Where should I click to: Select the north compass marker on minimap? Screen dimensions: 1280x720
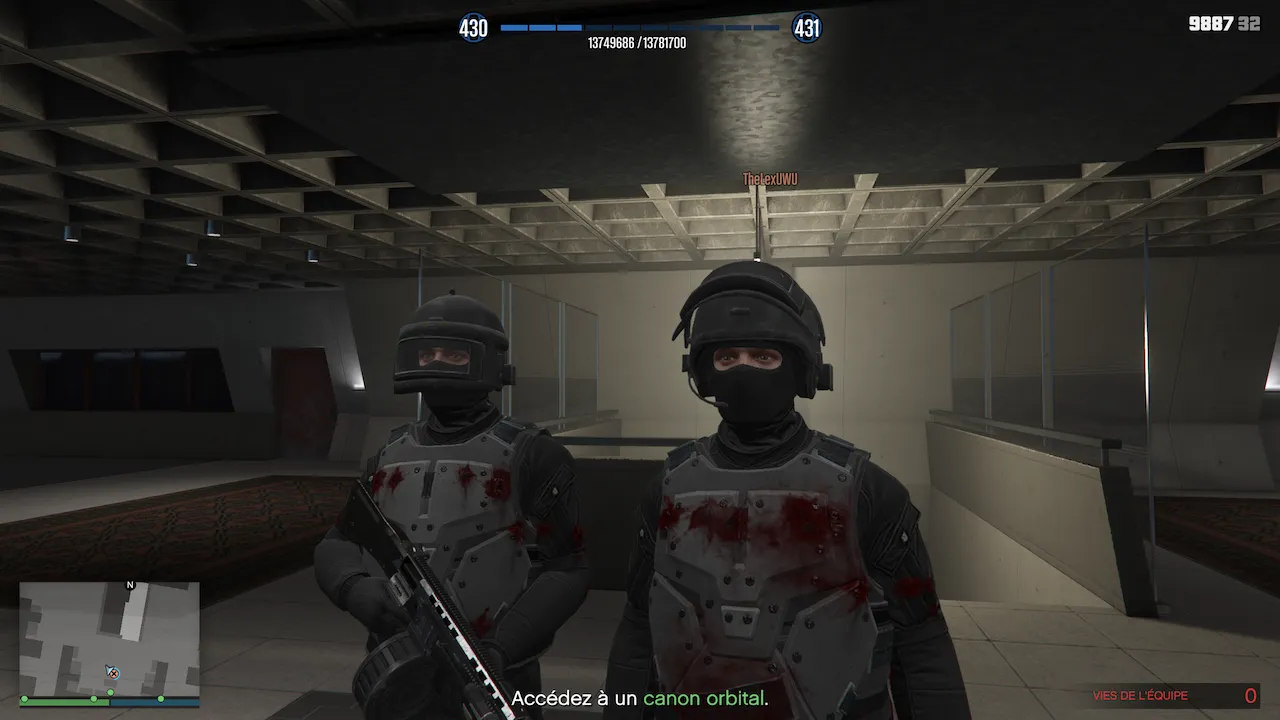[x=130, y=584]
